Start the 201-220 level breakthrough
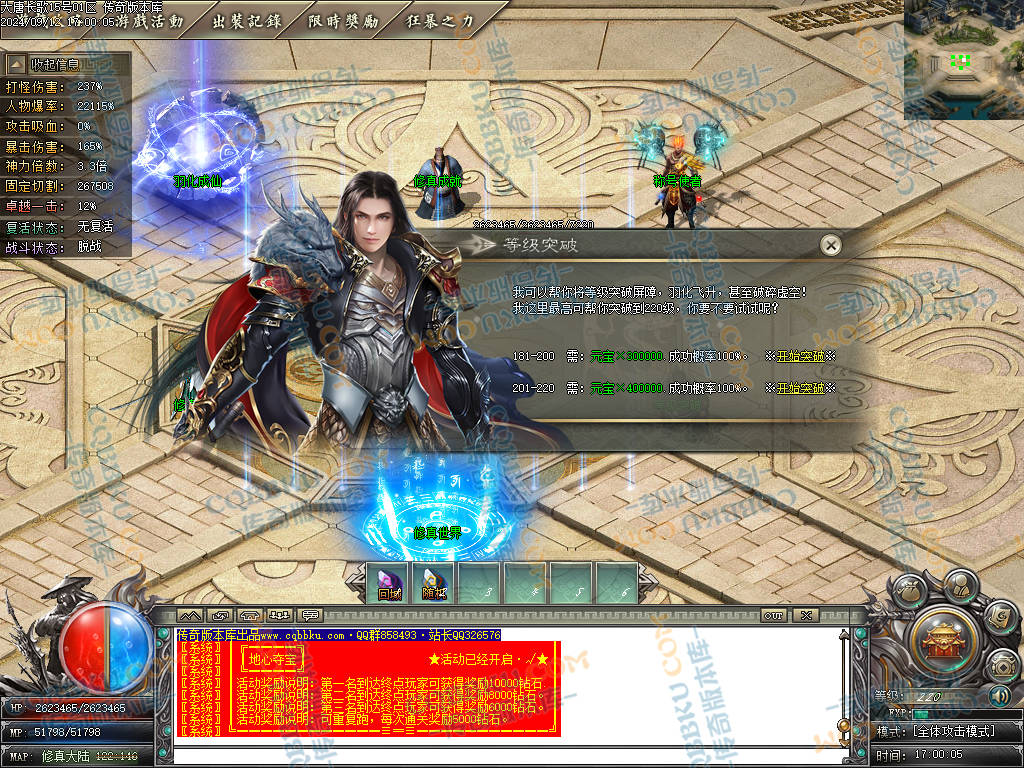 [x=800, y=388]
